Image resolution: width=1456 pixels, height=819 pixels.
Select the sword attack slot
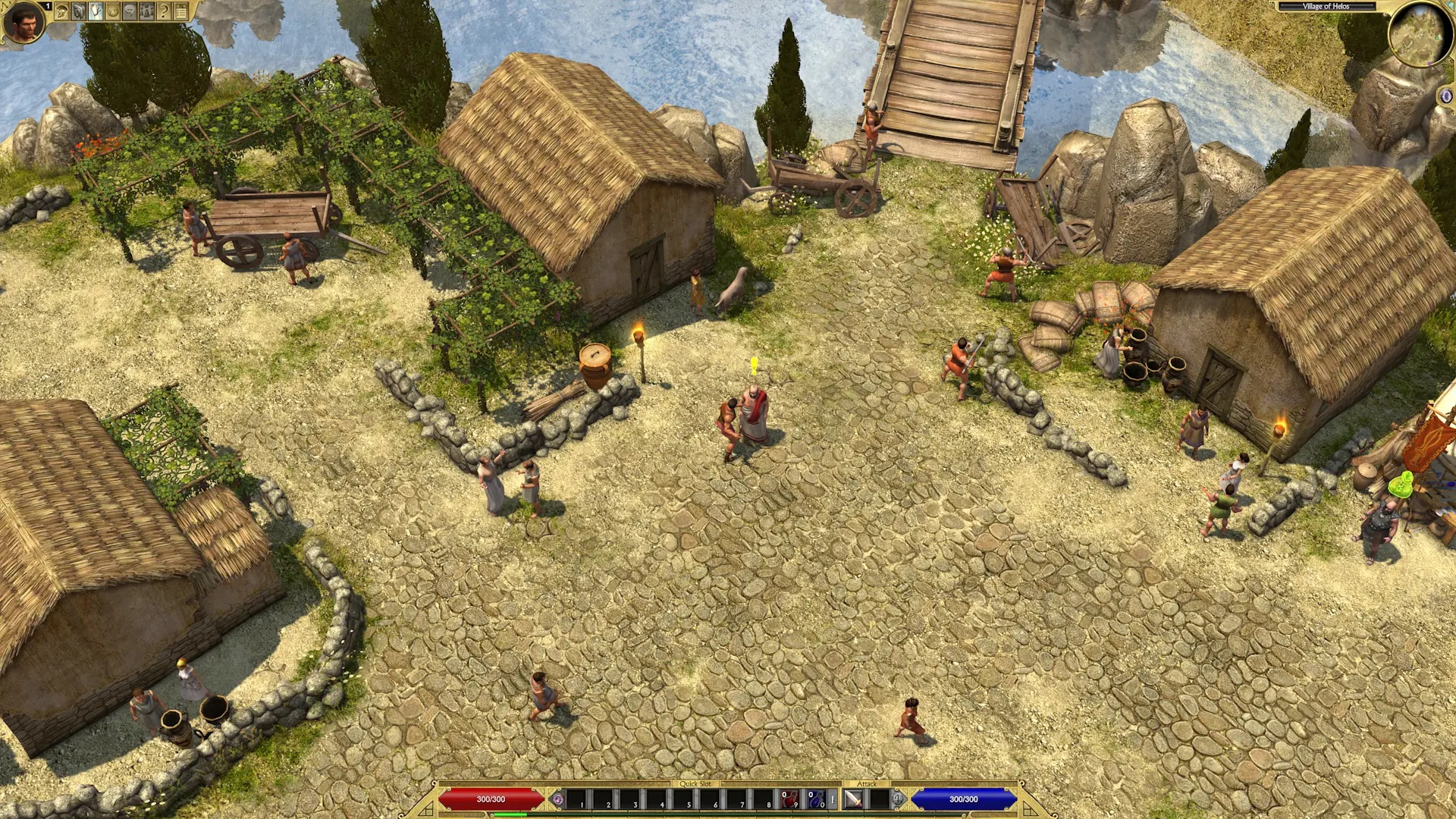853,799
